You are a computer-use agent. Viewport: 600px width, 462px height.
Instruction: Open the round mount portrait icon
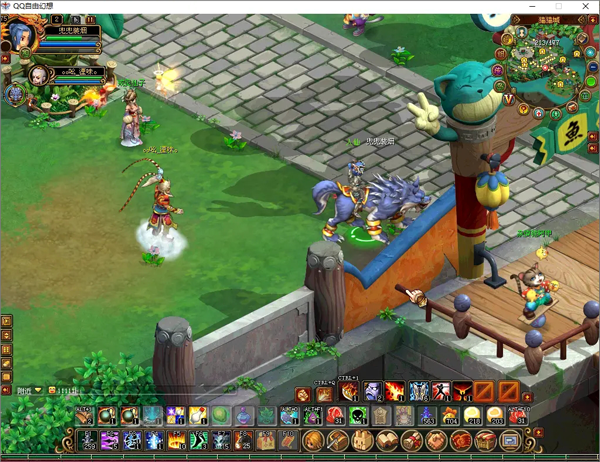[15, 95]
